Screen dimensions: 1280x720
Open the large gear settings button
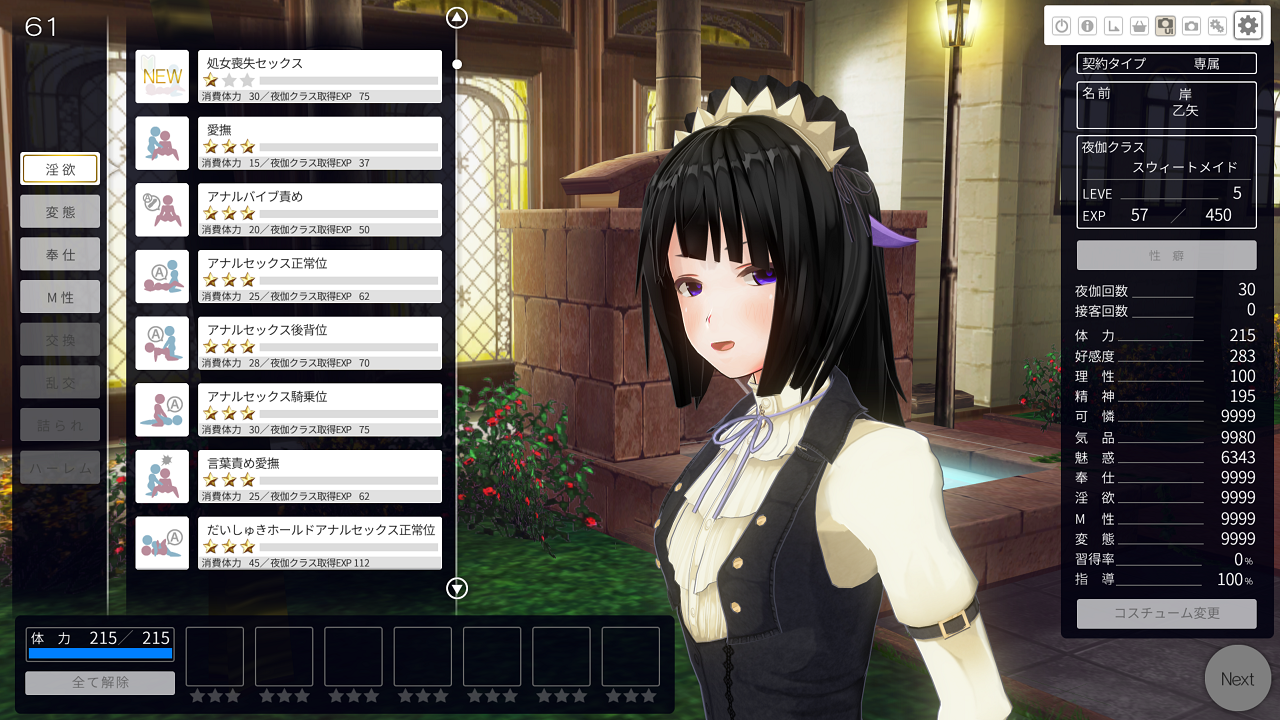click(x=1248, y=25)
